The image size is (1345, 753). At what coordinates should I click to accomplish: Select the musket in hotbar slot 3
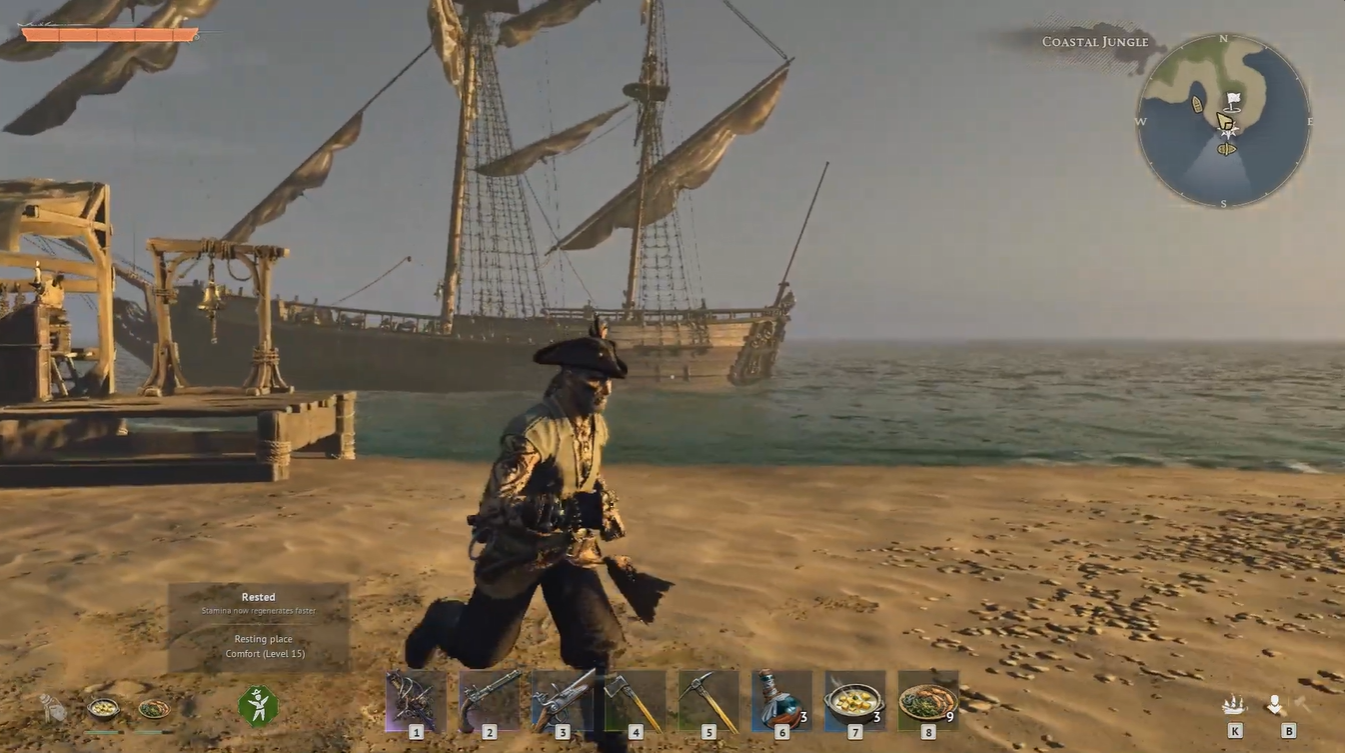tap(561, 697)
